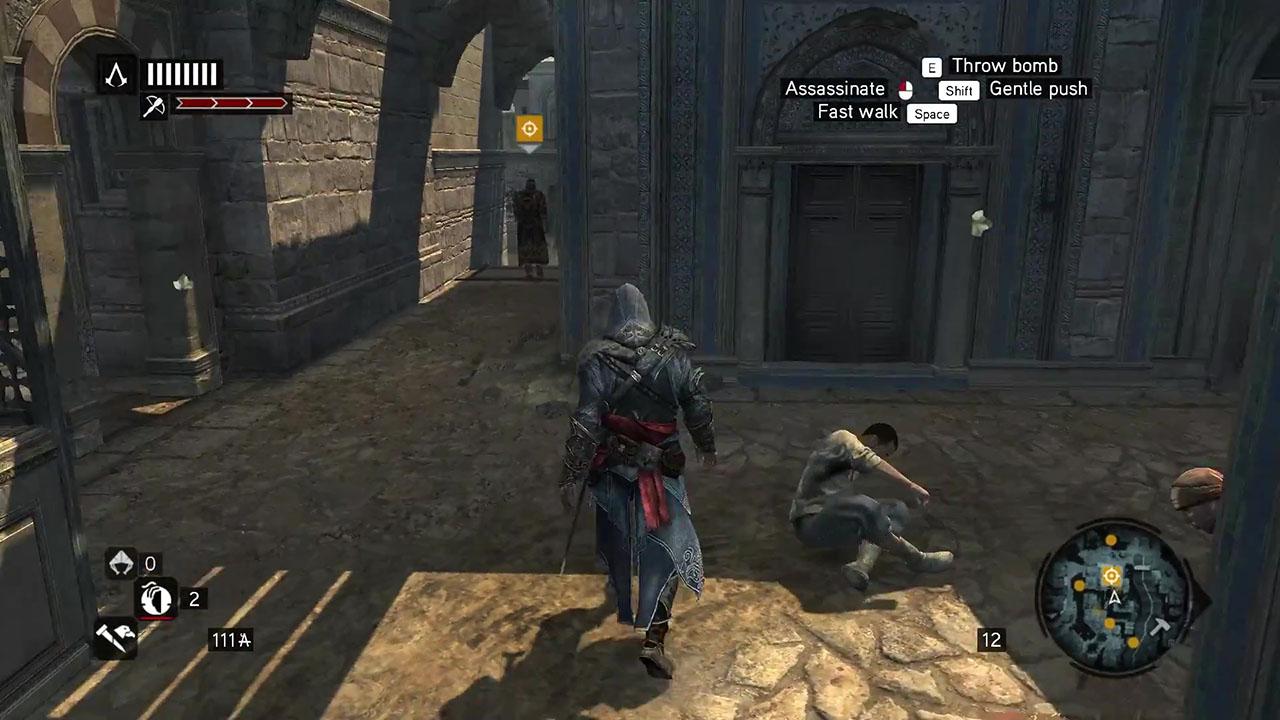Click the Space key prompt for Fast walk
This screenshot has width=1280, height=720.
click(930, 113)
